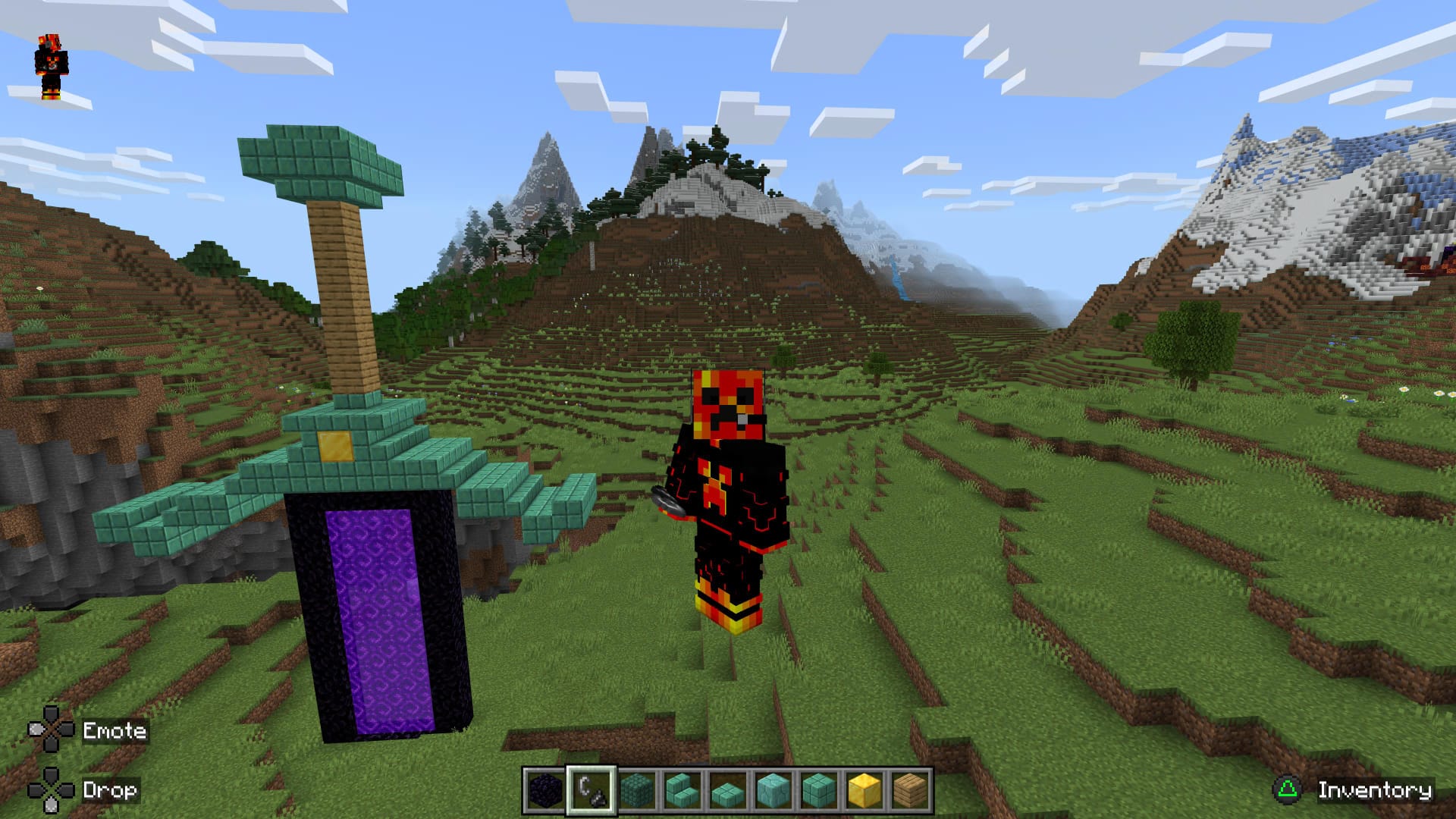Select the flint and steel slot
Viewport: 1456px width, 819px height.
click(591, 791)
